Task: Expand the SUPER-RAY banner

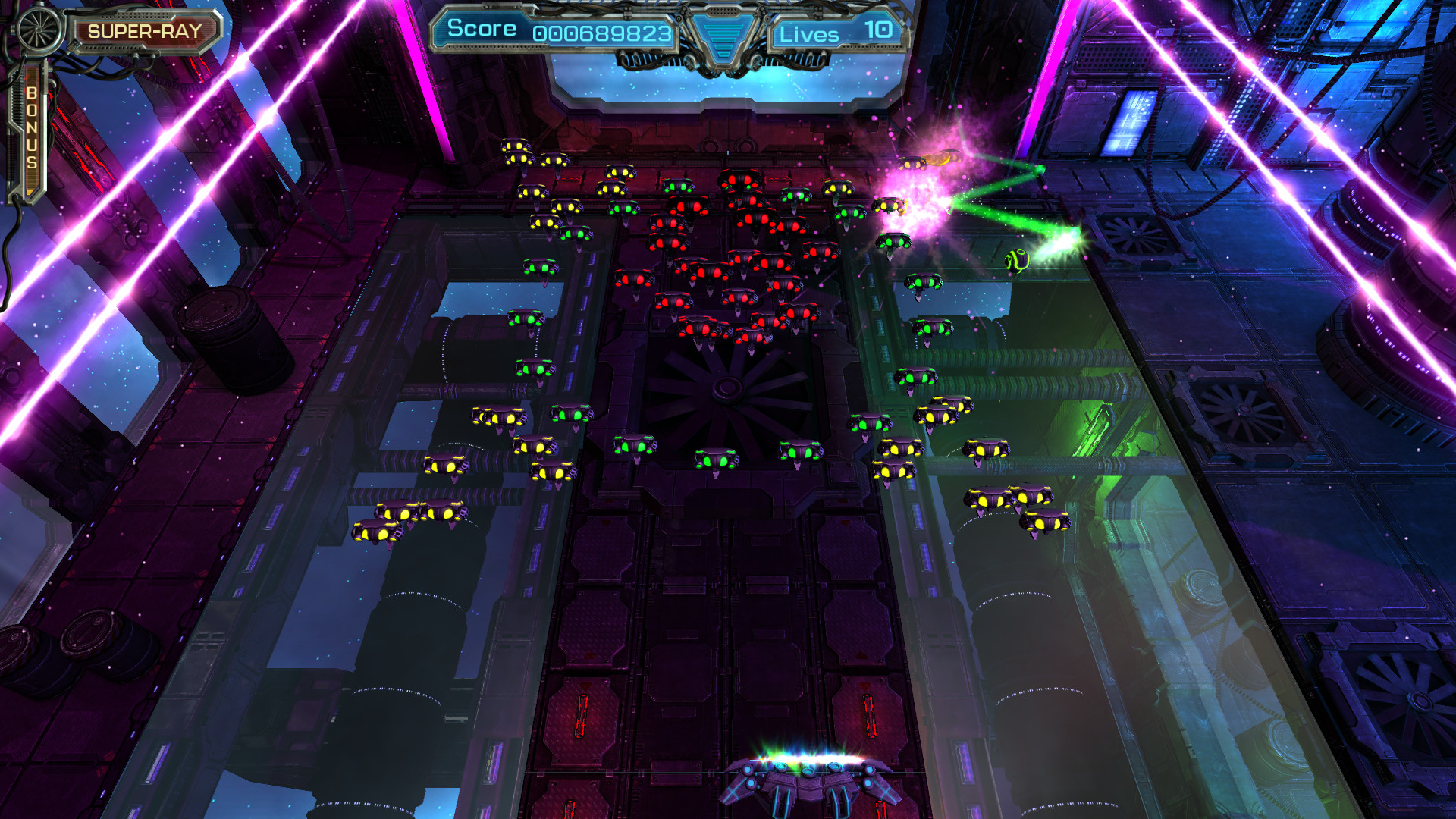Action: (x=145, y=32)
